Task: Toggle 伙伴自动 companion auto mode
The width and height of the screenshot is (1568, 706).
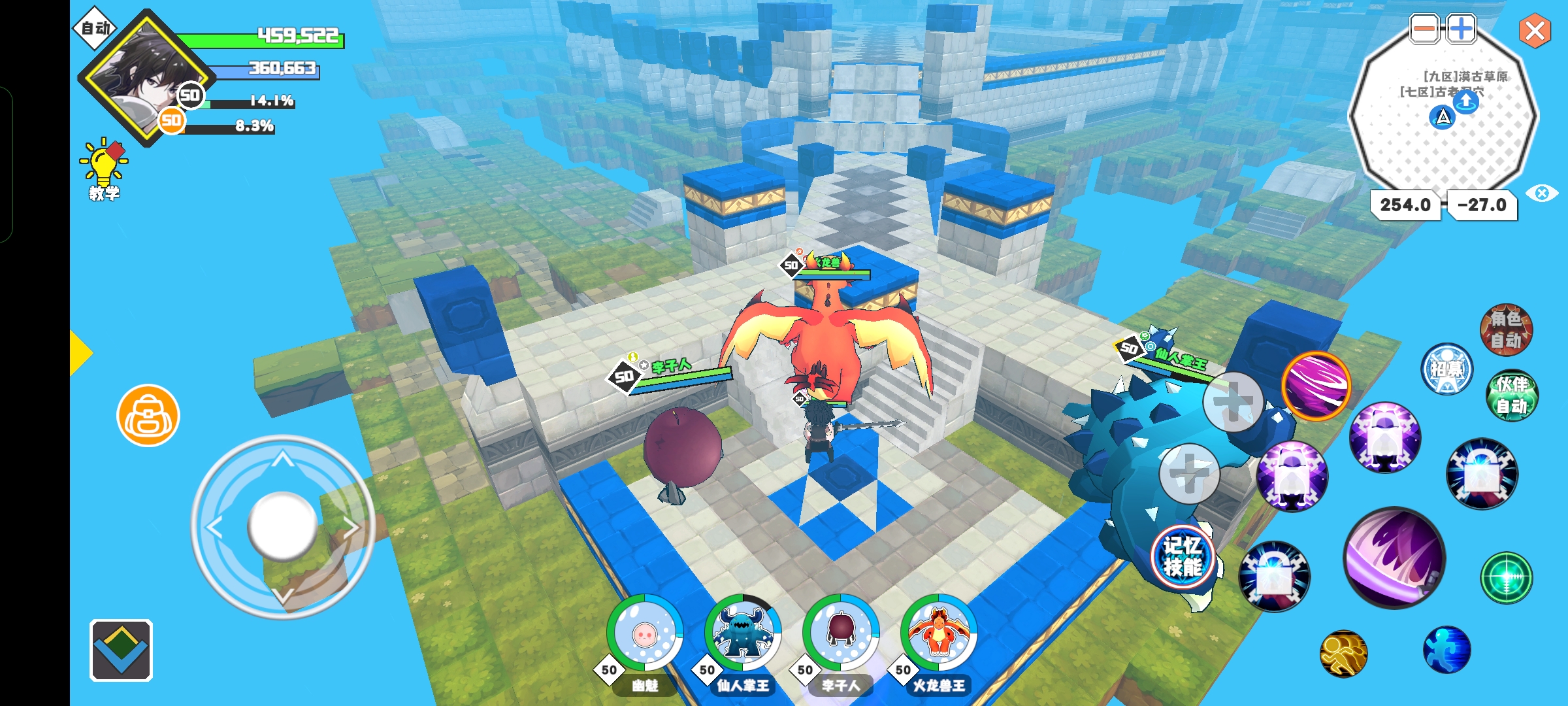Action: pyautogui.click(x=1512, y=395)
